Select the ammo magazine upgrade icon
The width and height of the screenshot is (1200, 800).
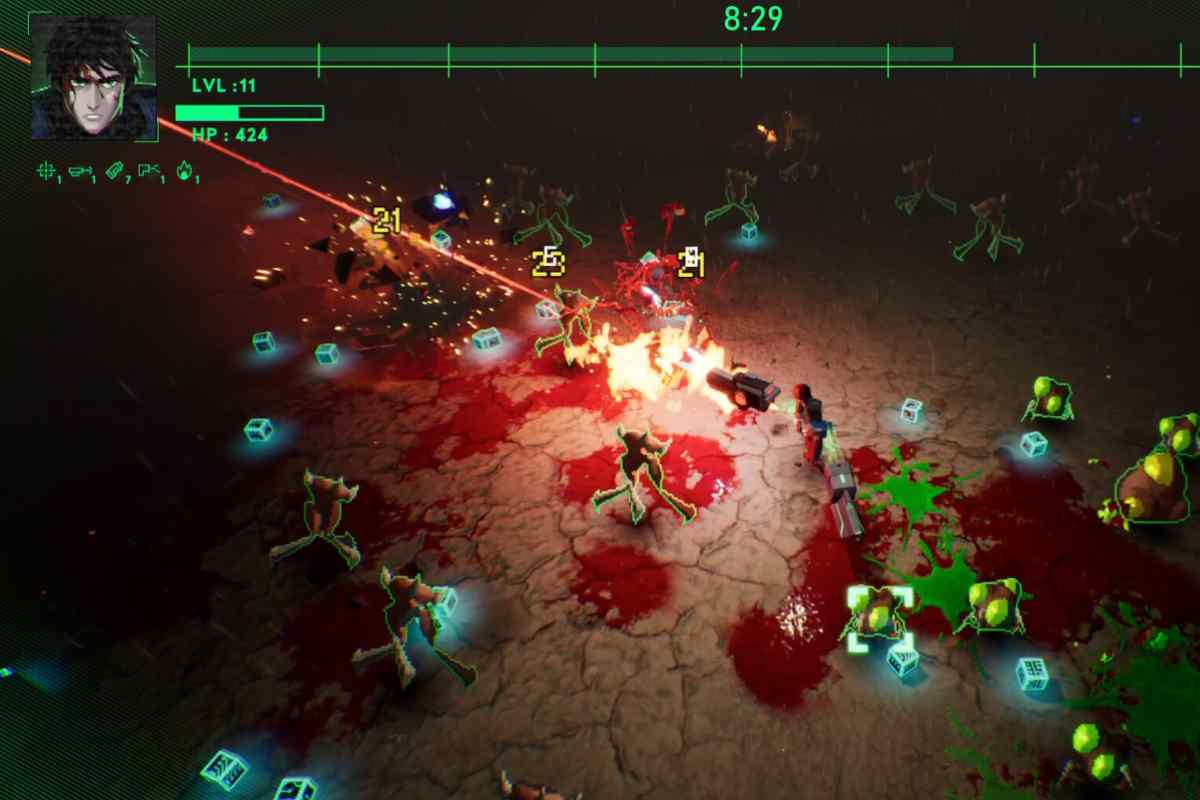point(114,172)
